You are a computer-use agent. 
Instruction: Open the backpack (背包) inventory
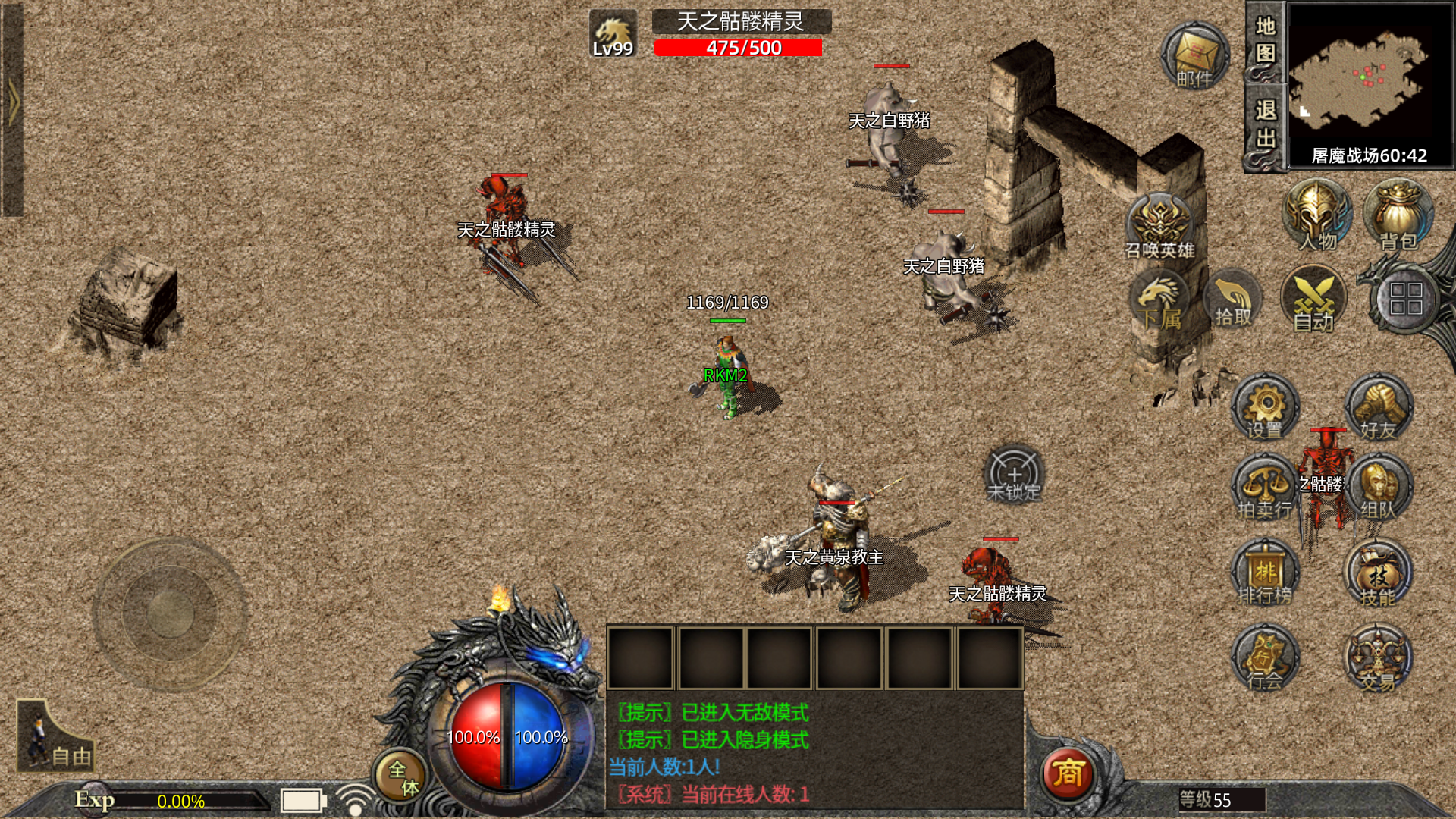pos(1398,216)
